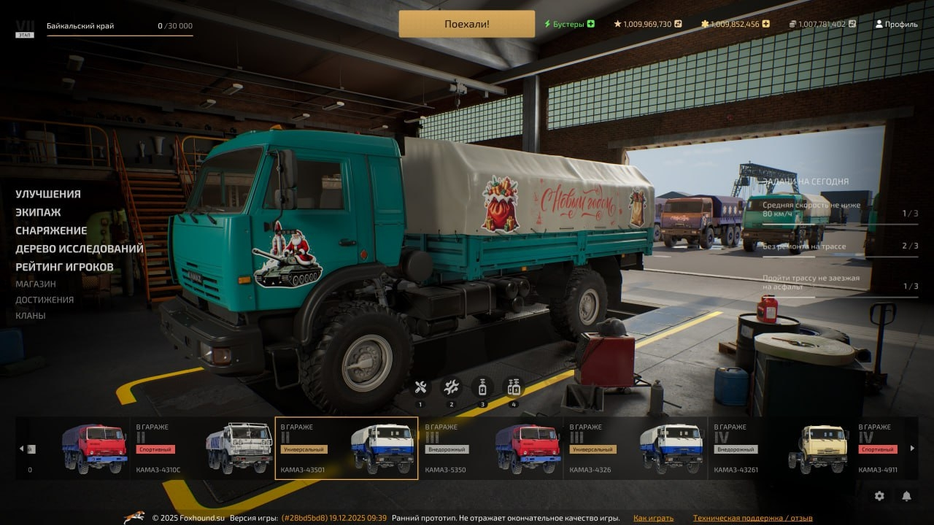Open Профиль in the top bar

click(x=896, y=24)
